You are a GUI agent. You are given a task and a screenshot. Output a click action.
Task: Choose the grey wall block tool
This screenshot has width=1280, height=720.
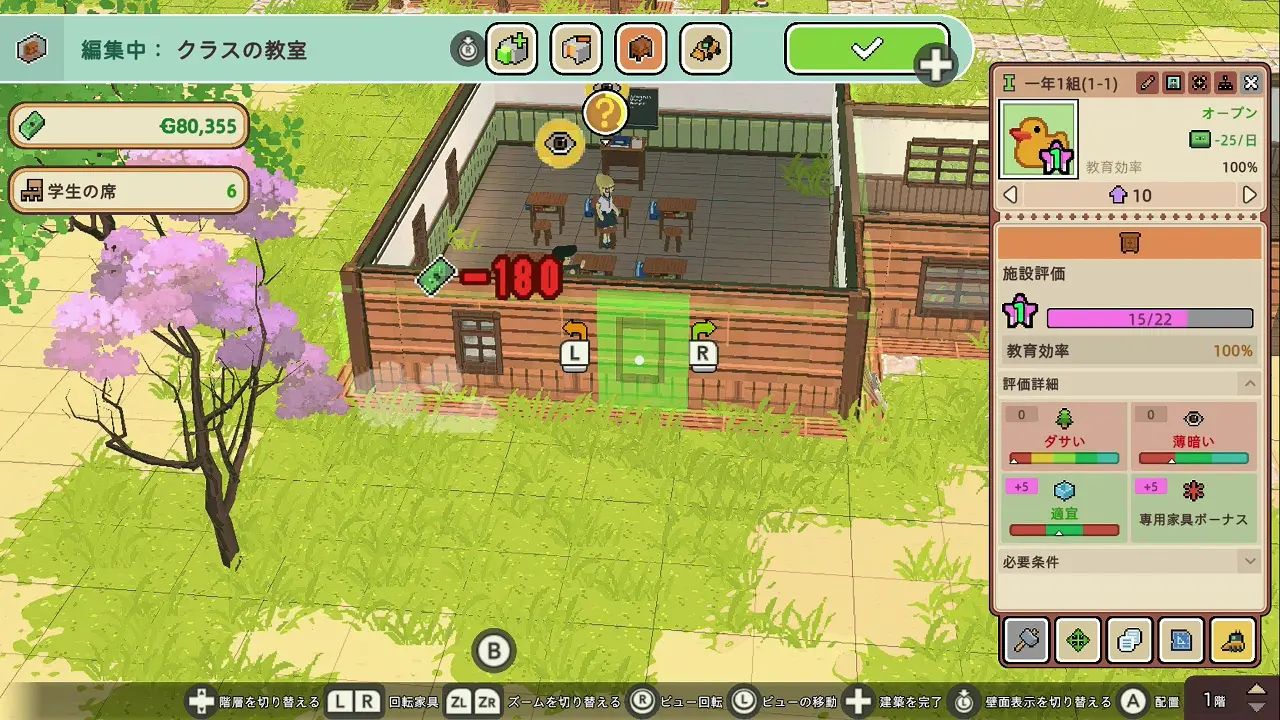click(x=576, y=49)
